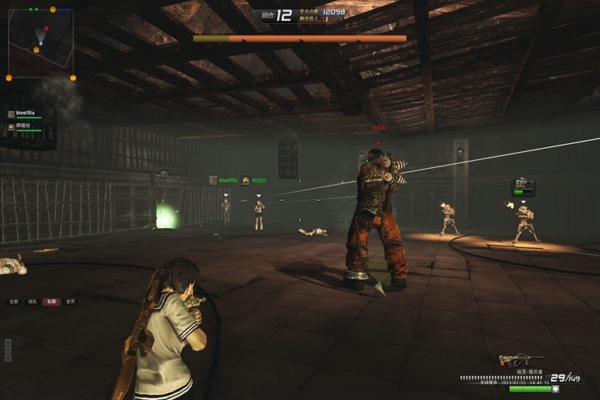This screenshot has width=600, height=400.
Task: Click the gold rifle weapon icon
Action: (x=520, y=360)
